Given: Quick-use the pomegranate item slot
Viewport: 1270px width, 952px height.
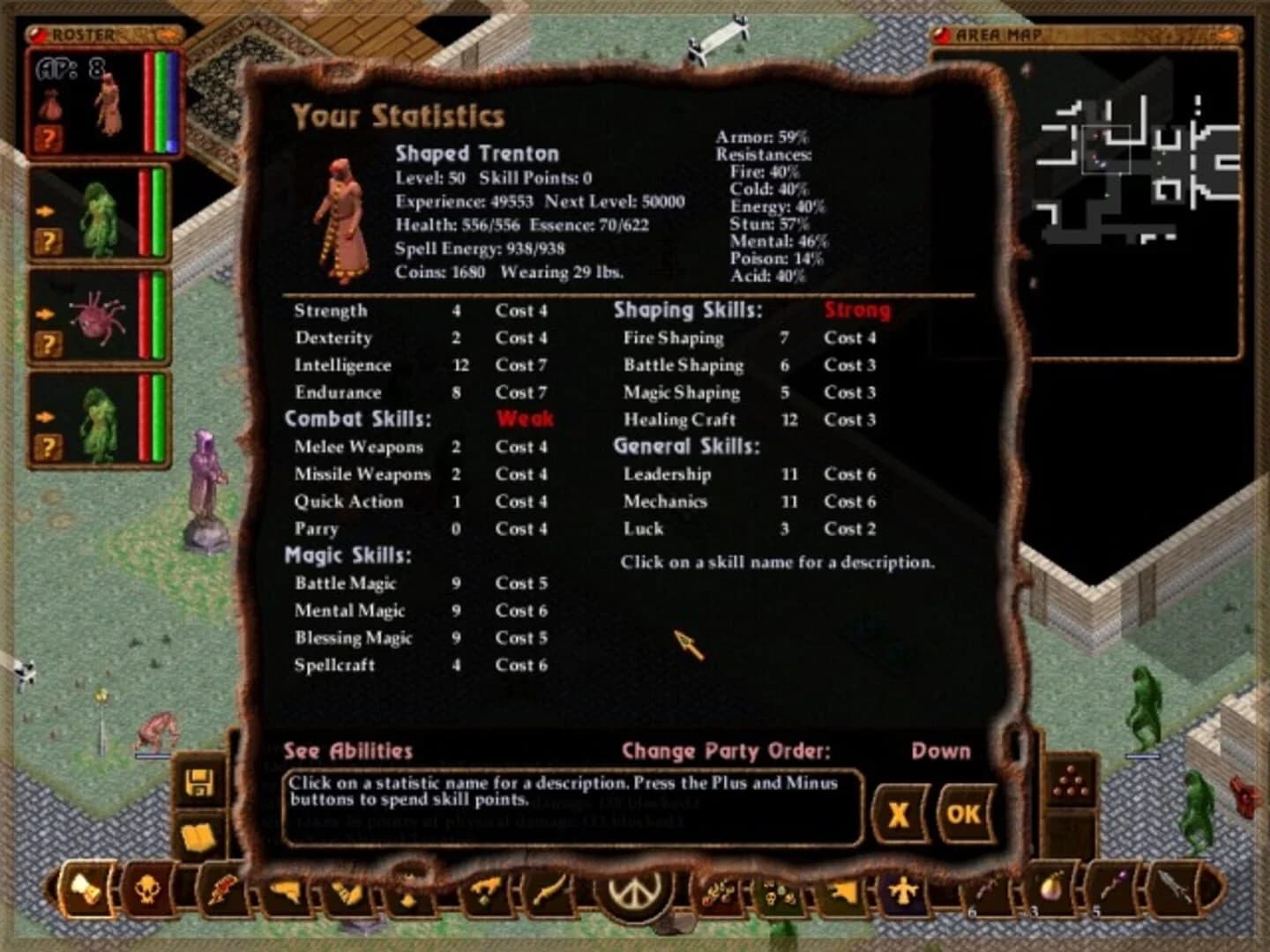Looking at the screenshot, I should pos(1050,892).
